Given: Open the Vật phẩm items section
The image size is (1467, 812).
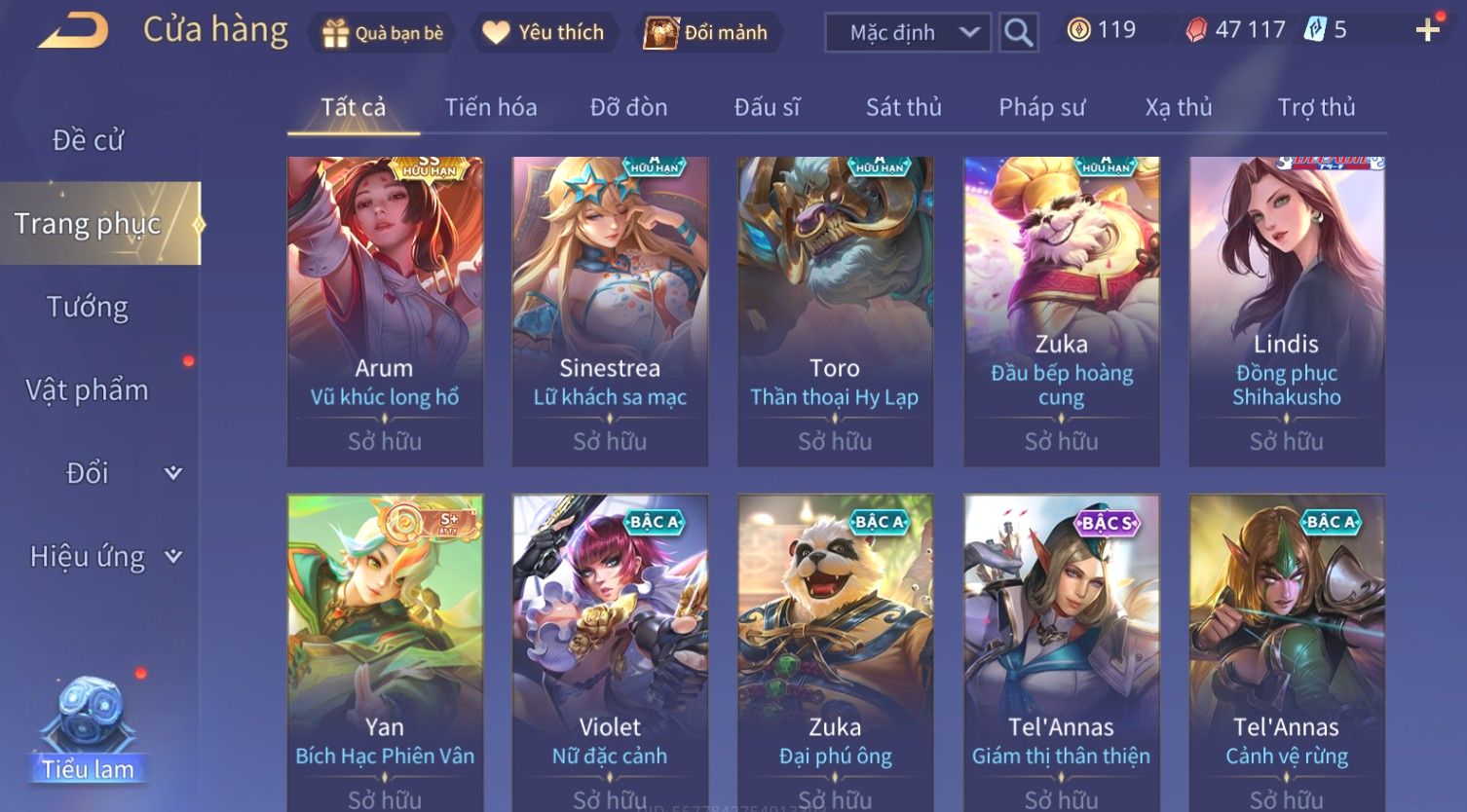Looking at the screenshot, I should (x=88, y=390).
